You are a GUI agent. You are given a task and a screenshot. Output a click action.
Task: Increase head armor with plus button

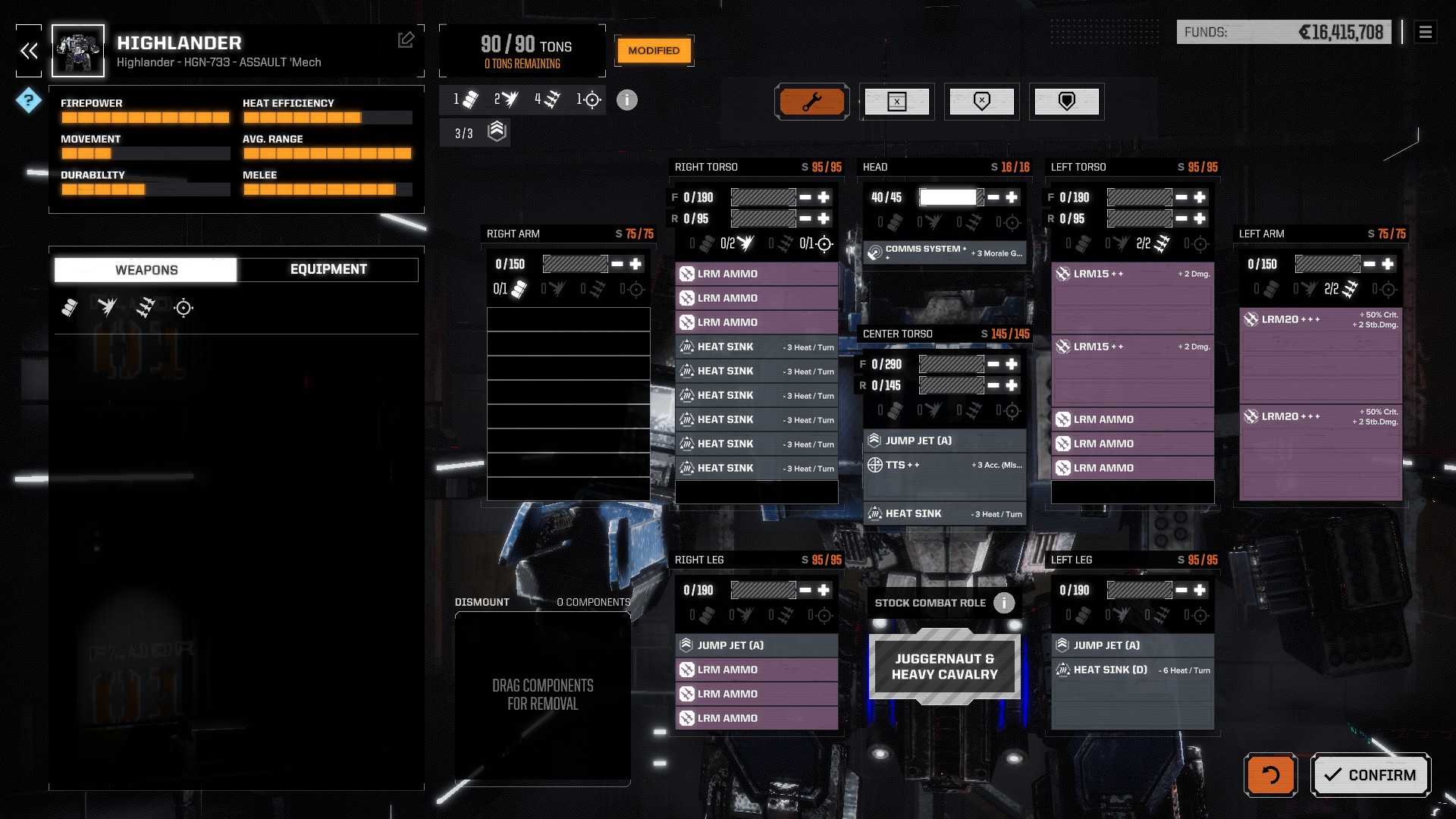click(1012, 197)
